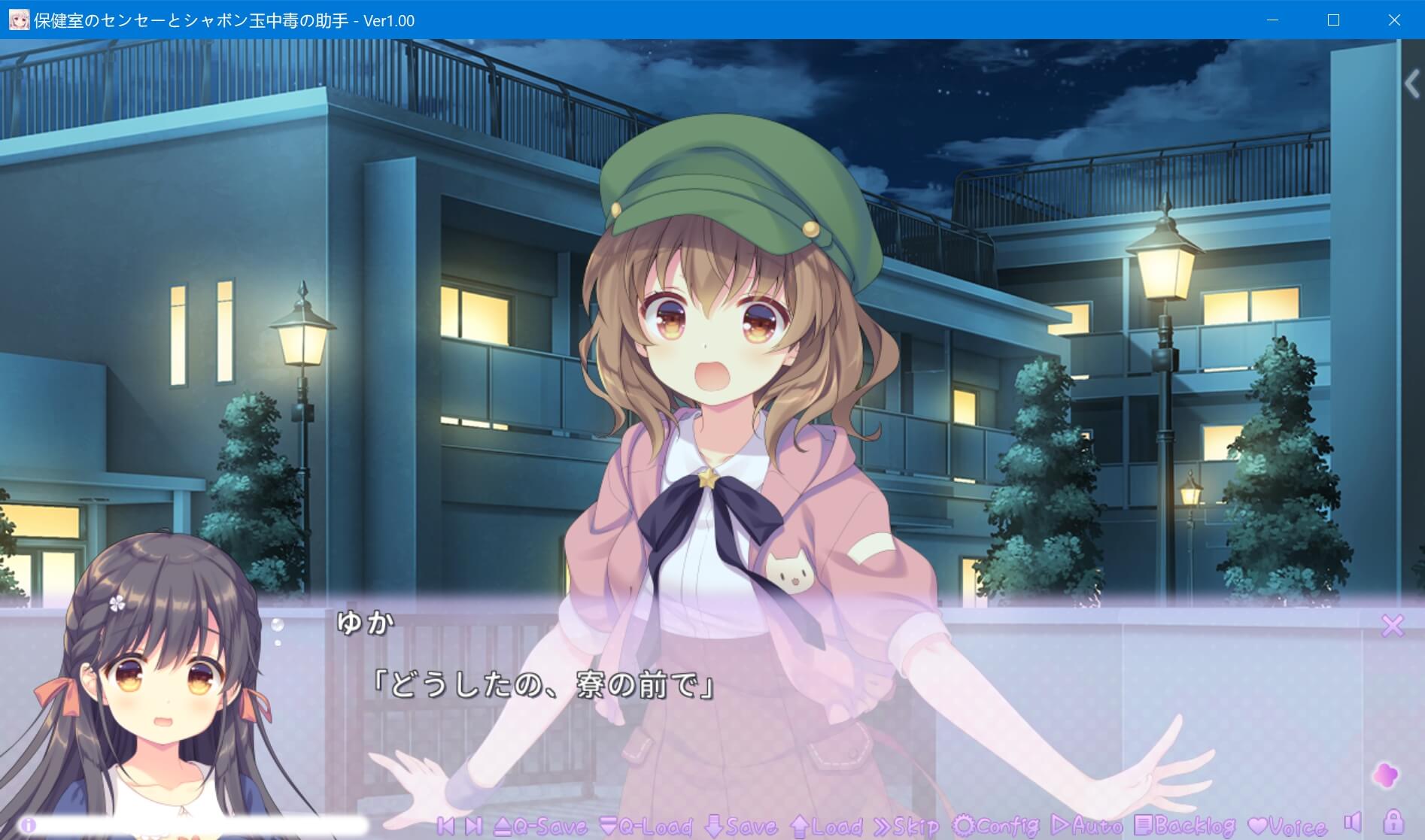Minimize the game window
Viewport: 1425px width, 840px height.
pyautogui.click(x=1272, y=20)
